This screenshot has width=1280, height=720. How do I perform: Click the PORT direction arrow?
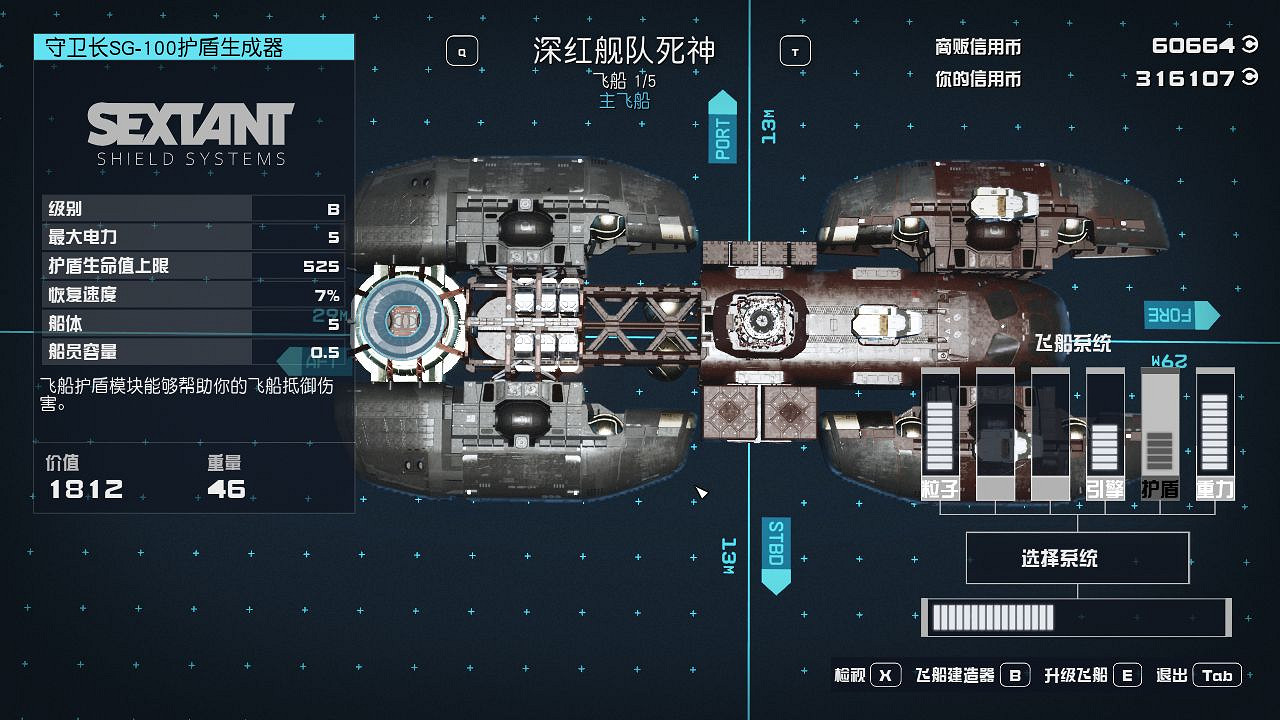tap(722, 130)
